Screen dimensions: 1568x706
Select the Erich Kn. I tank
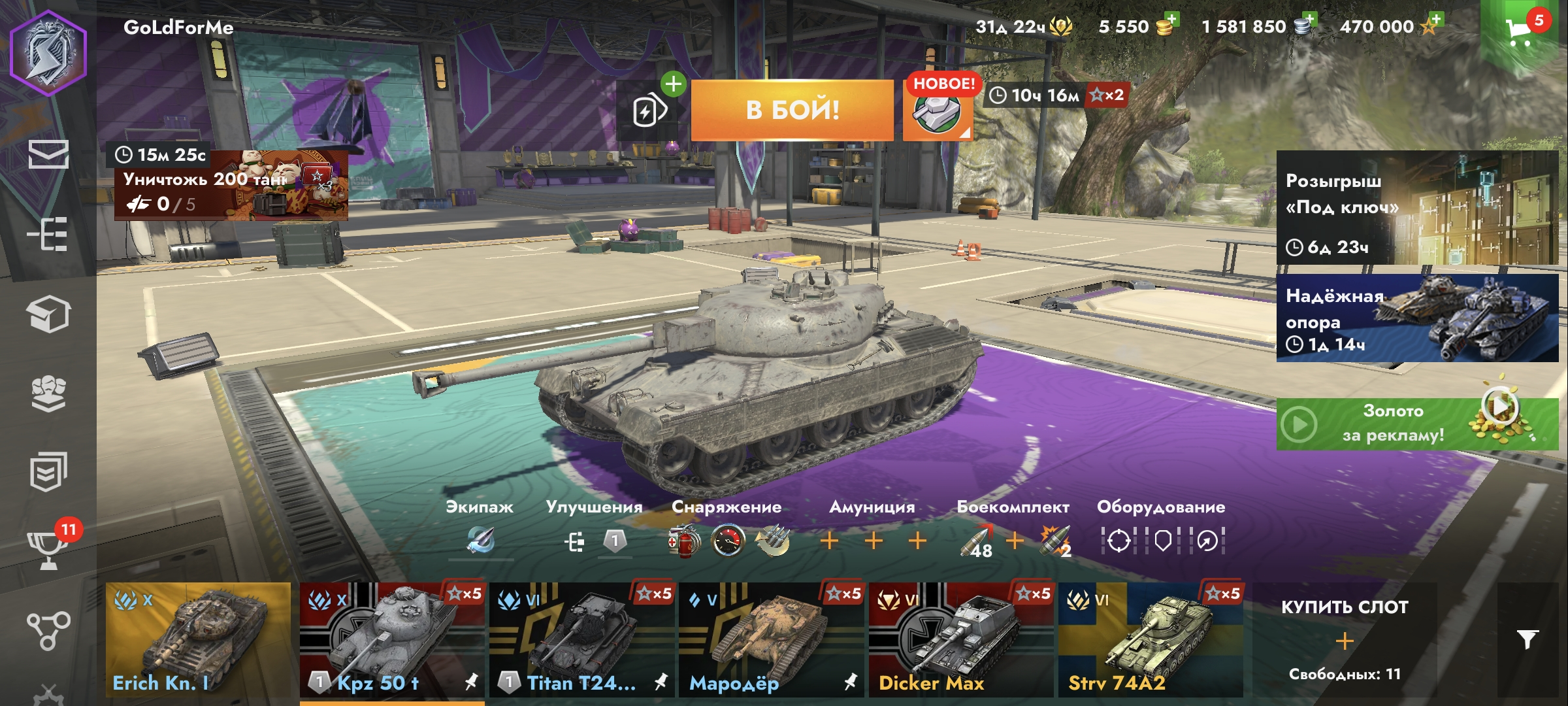point(198,639)
